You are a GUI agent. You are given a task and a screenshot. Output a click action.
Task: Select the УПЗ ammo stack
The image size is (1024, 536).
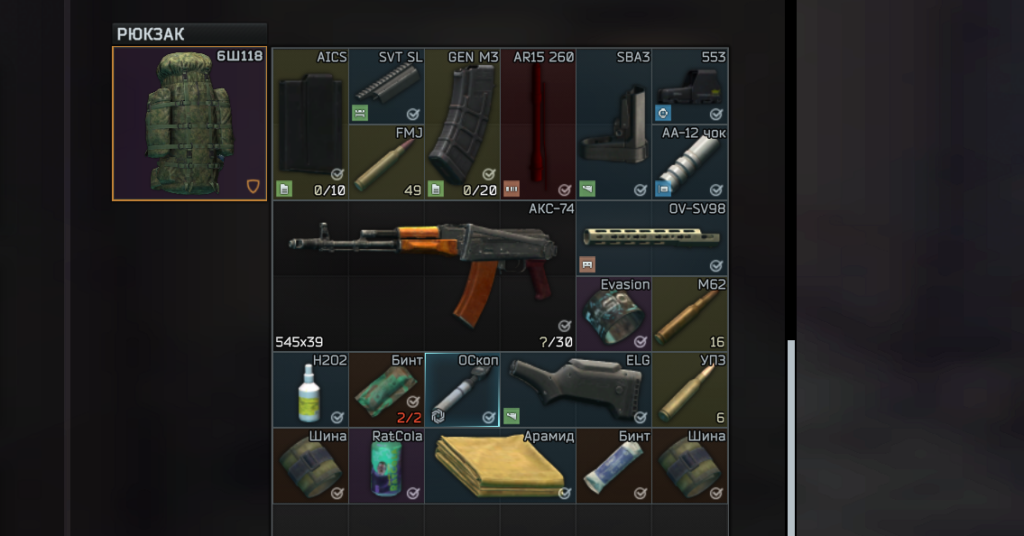click(690, 390)
